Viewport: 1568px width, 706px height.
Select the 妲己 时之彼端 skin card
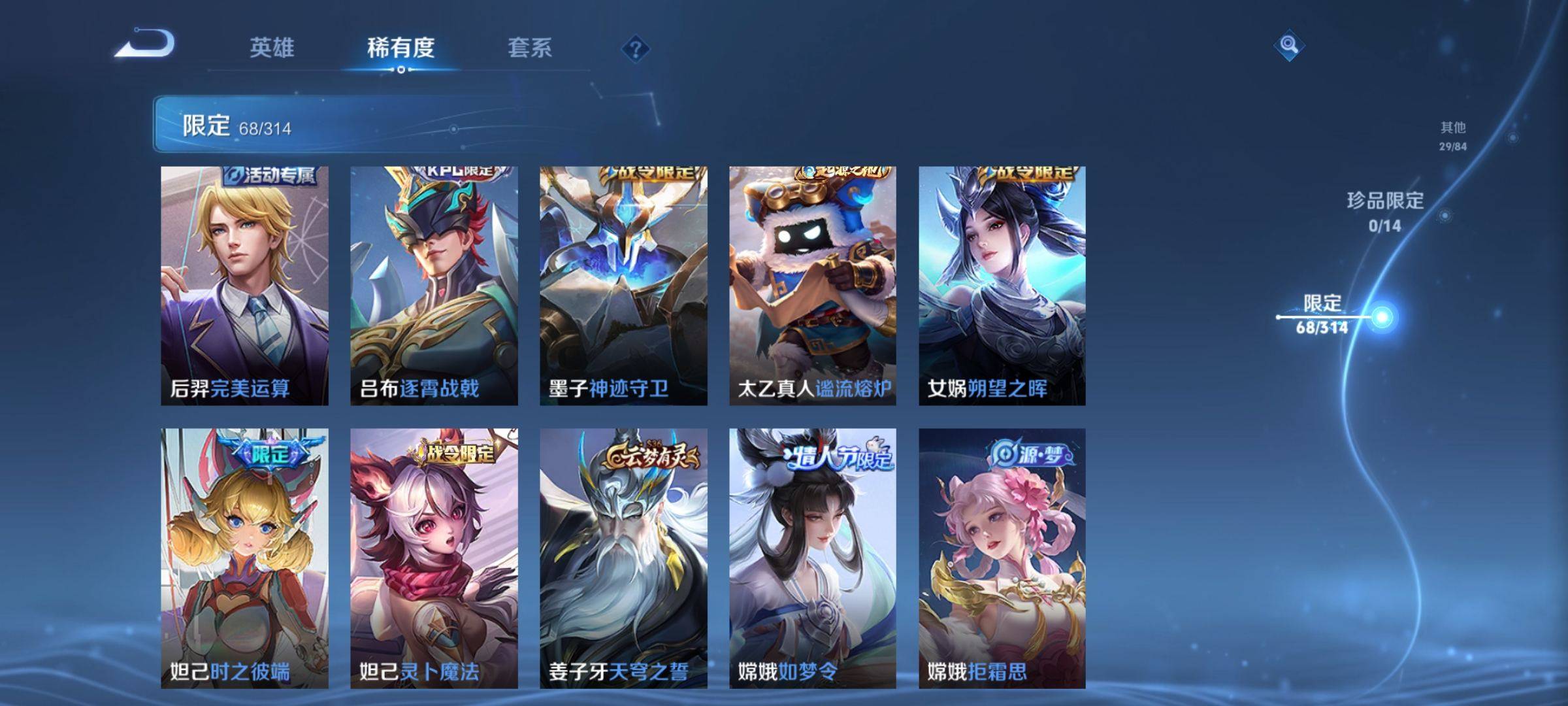(244, 558)
